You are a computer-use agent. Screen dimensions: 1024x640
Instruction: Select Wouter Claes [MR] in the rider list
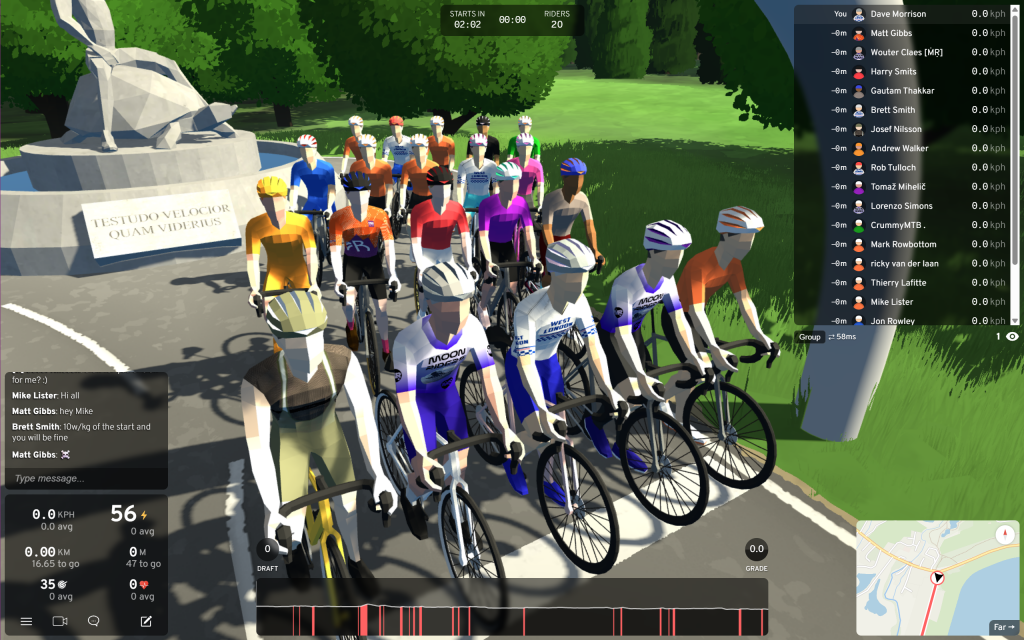click(x=905, y=52)
